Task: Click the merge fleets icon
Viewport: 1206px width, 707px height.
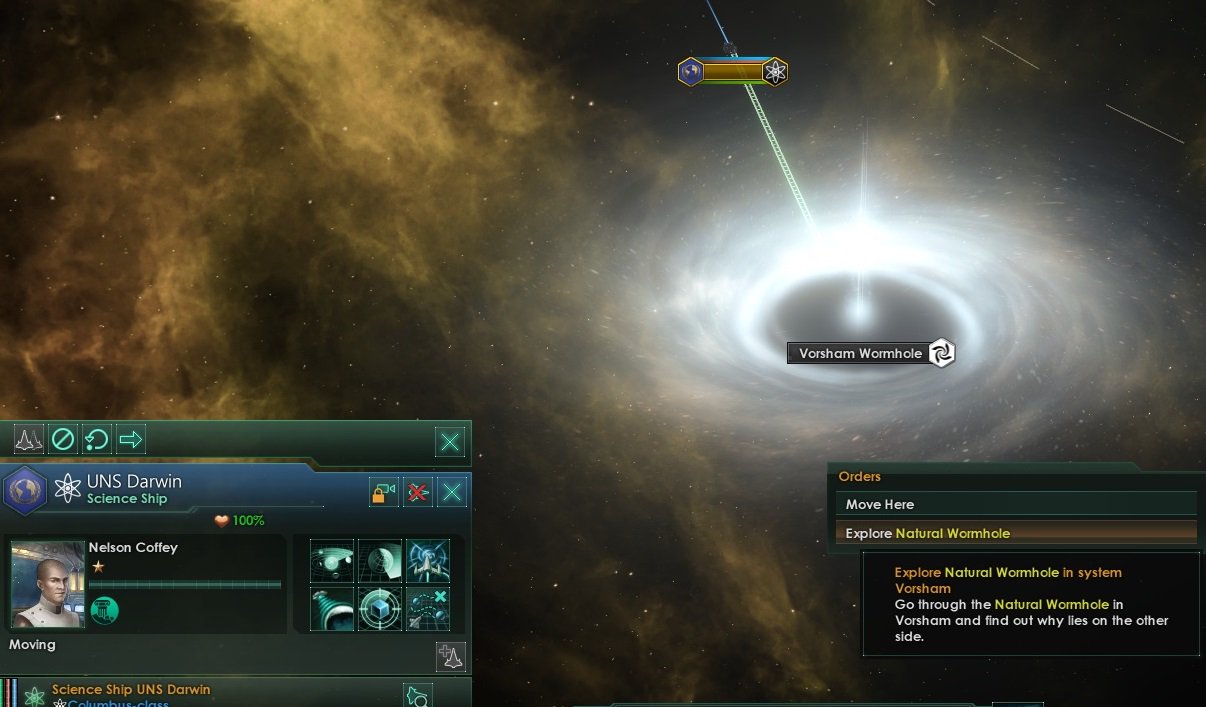Action: point(29,439)
